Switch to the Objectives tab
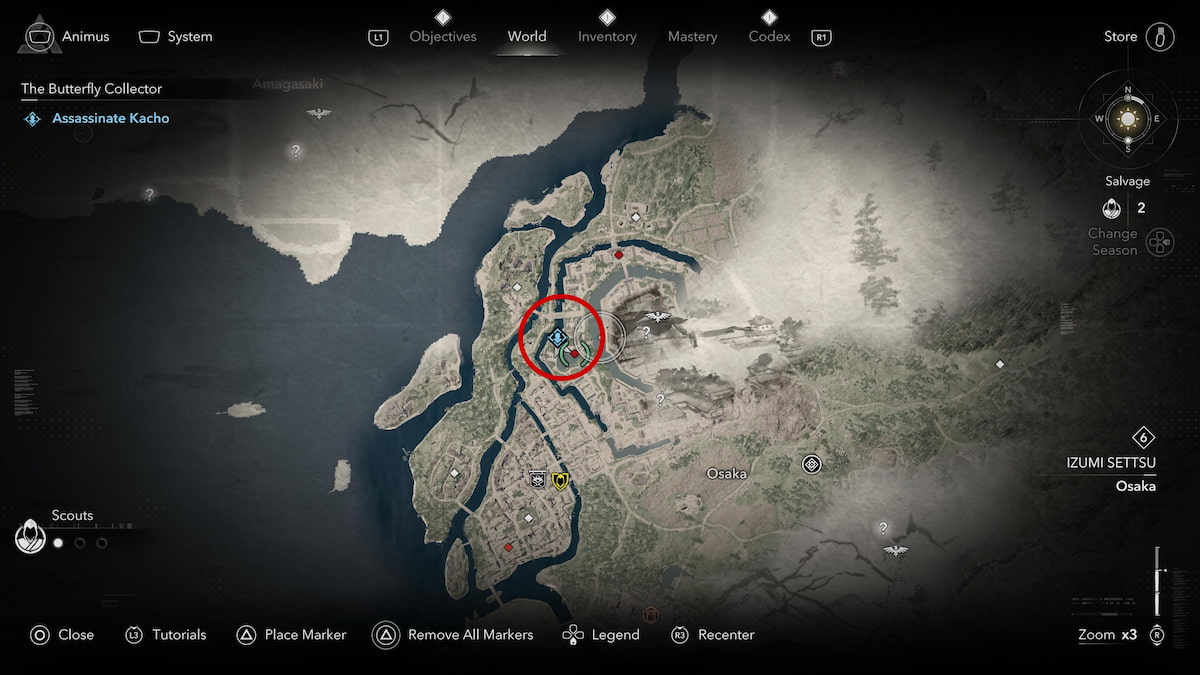The height and width of the screenshot is (675, 1200). click(443, 37)
